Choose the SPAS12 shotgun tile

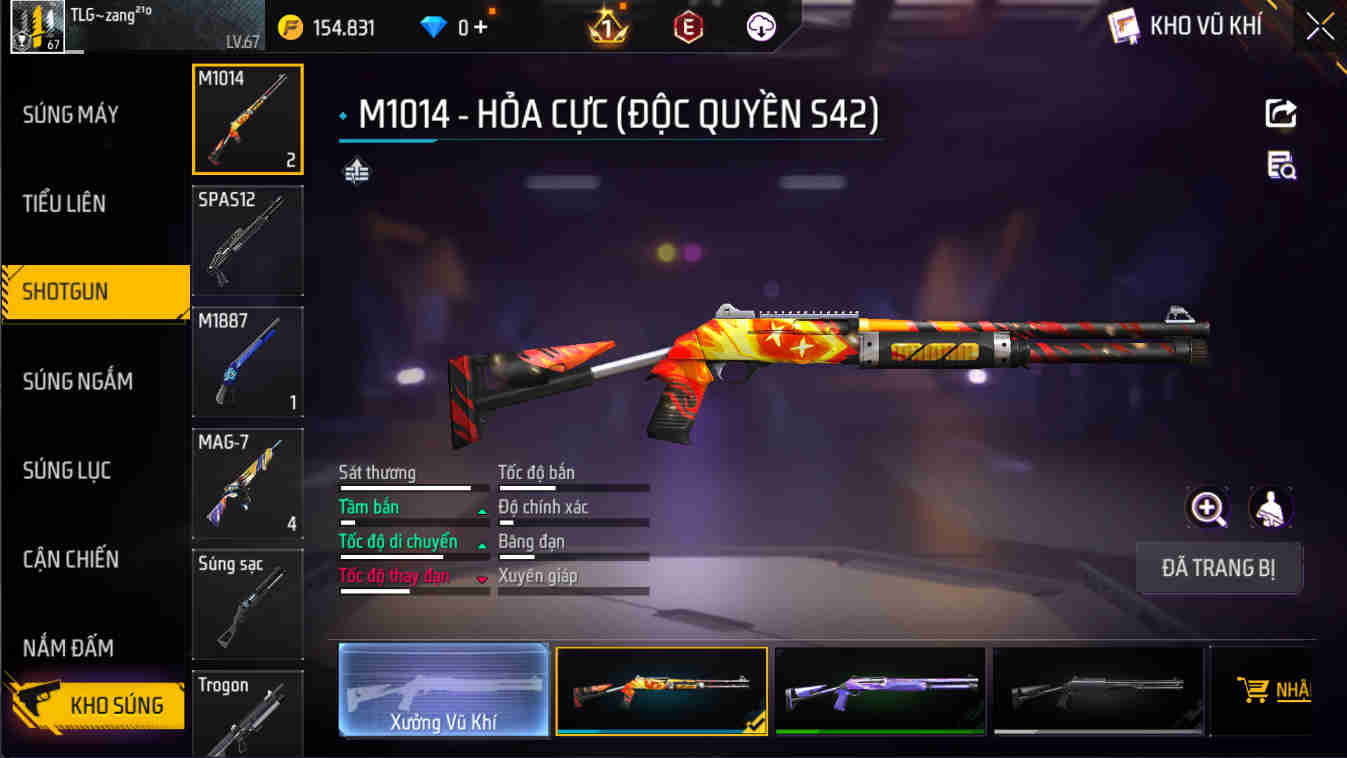(x=248, y=240)
